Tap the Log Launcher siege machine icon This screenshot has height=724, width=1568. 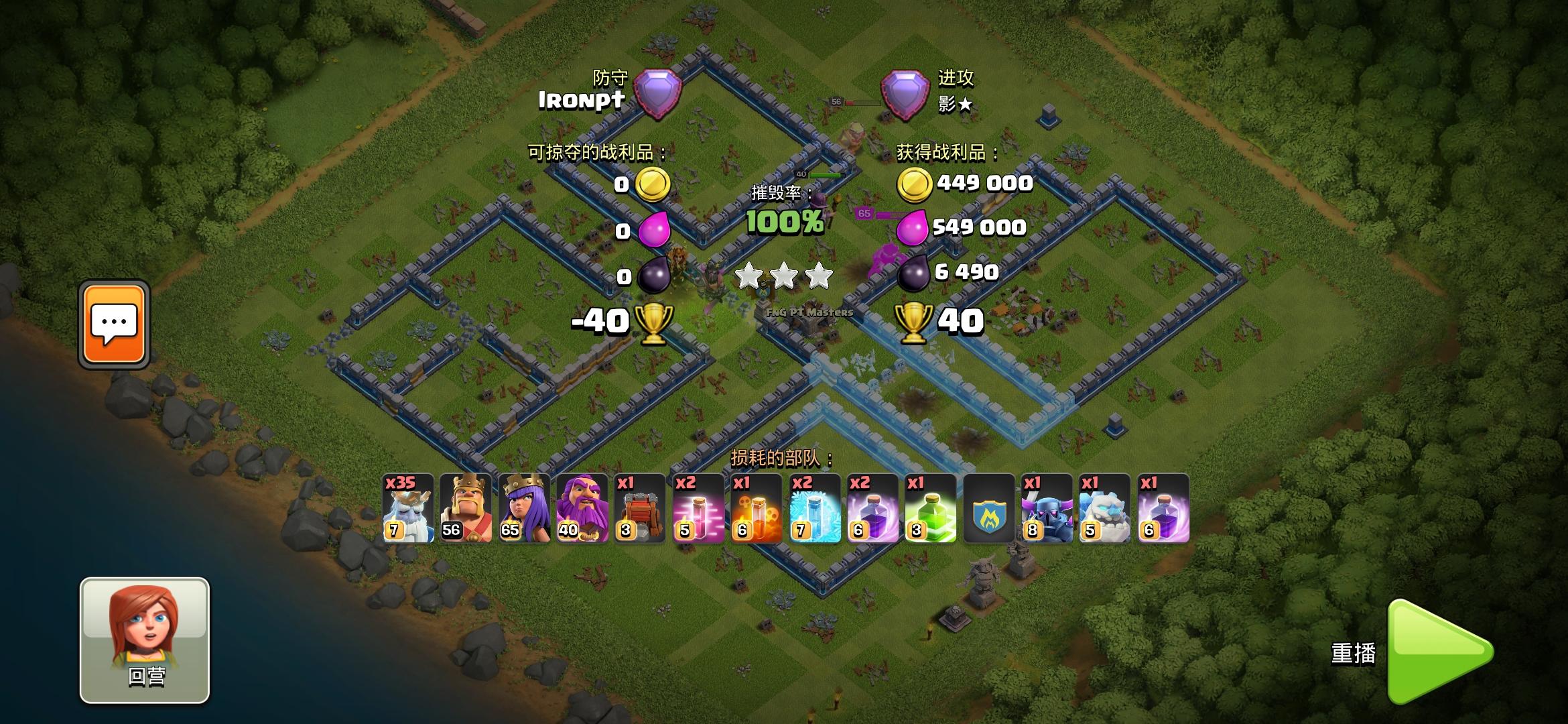coord(640,508)
